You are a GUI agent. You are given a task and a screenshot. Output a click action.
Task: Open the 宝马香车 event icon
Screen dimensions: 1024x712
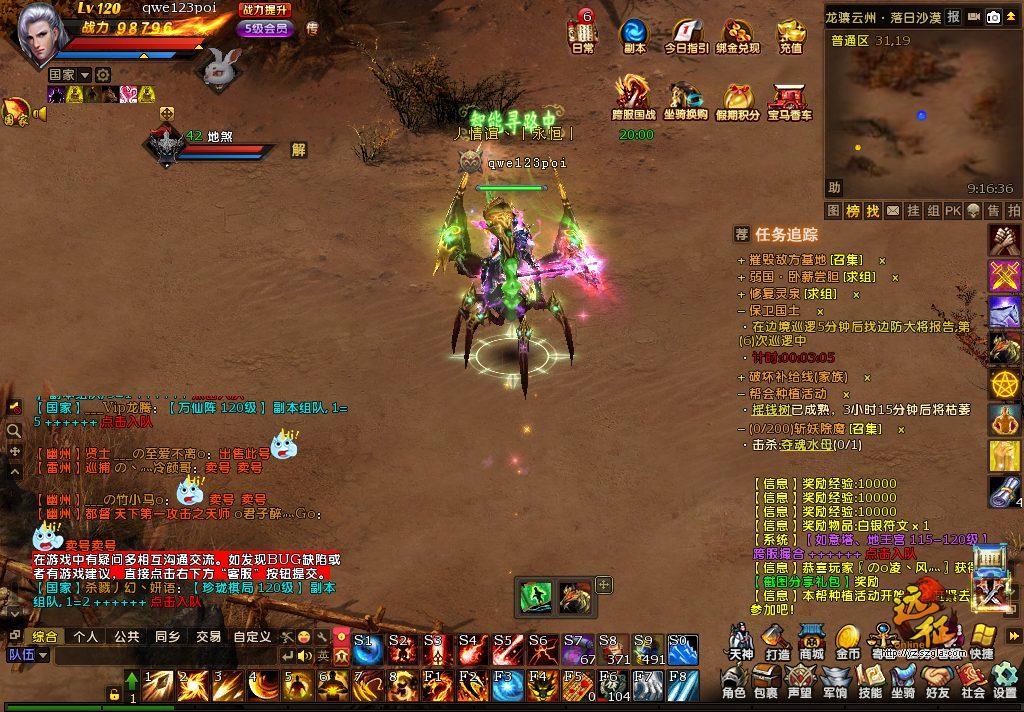point(790,99)
